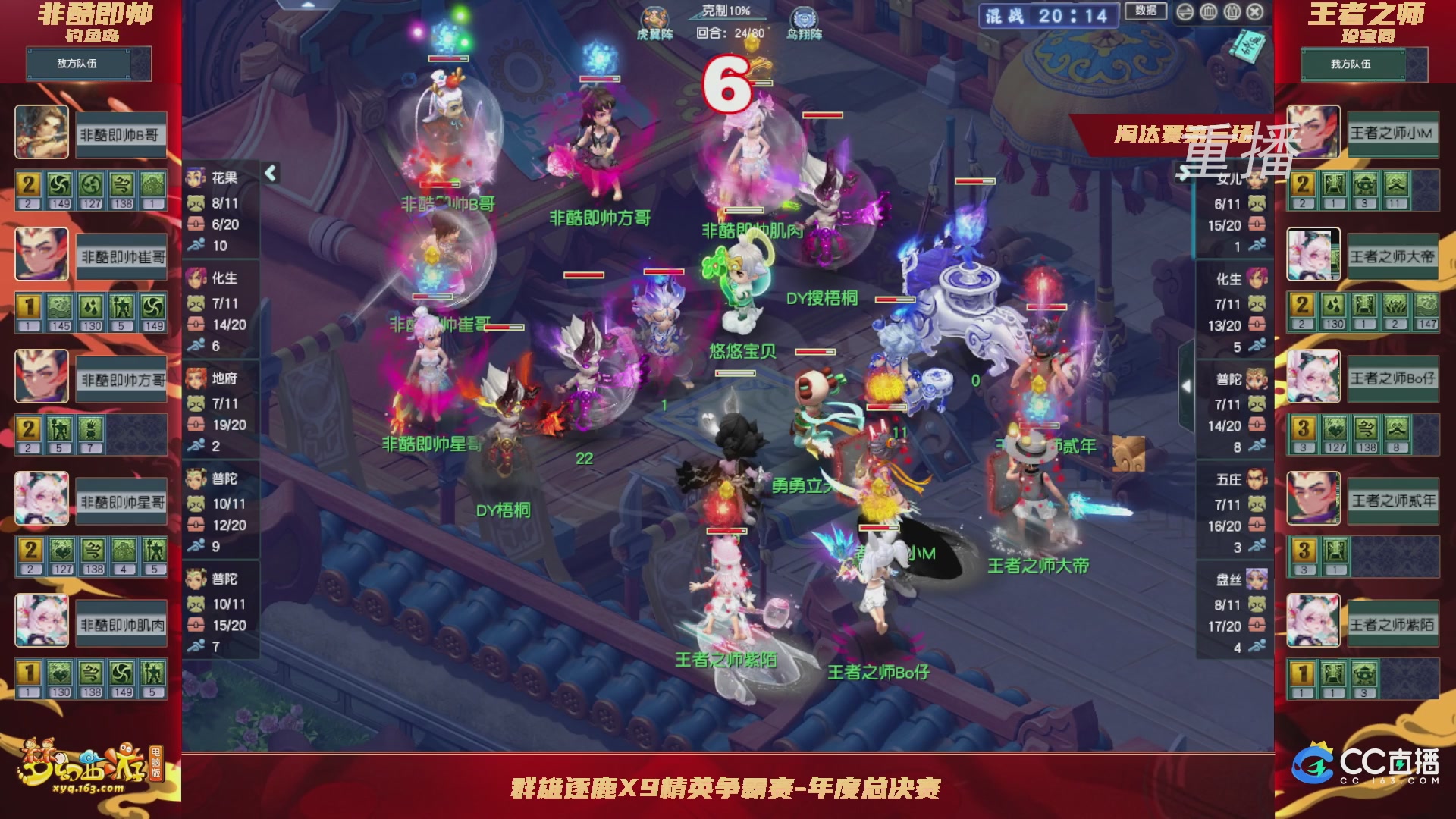The image size is (1456, 819).
Task: Select the 鸟翔阵 formation icon
Action: 804,18
